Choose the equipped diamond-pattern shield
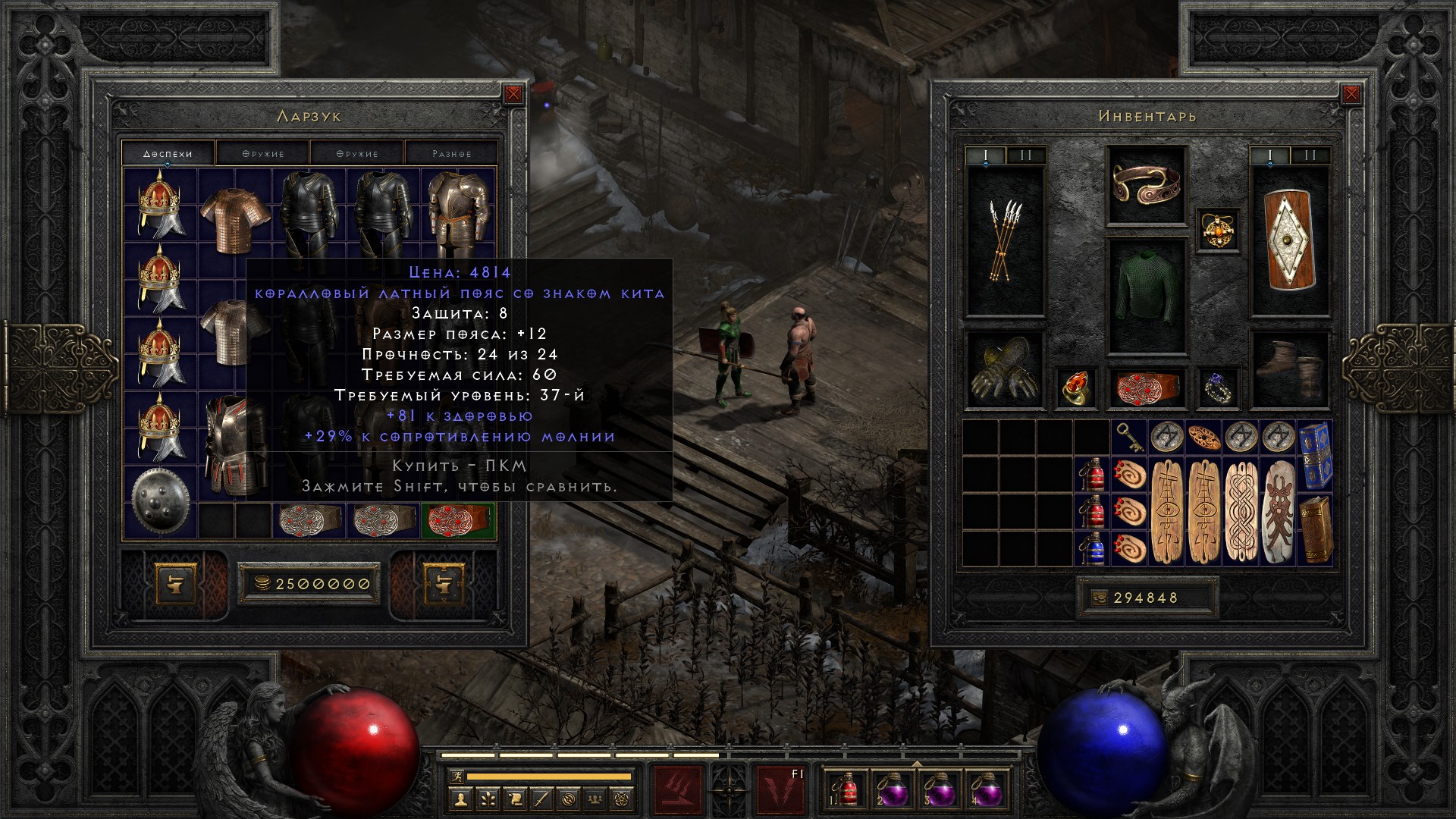The height and width of the screenshot is (819, 1456). (x=1289, y=241)
